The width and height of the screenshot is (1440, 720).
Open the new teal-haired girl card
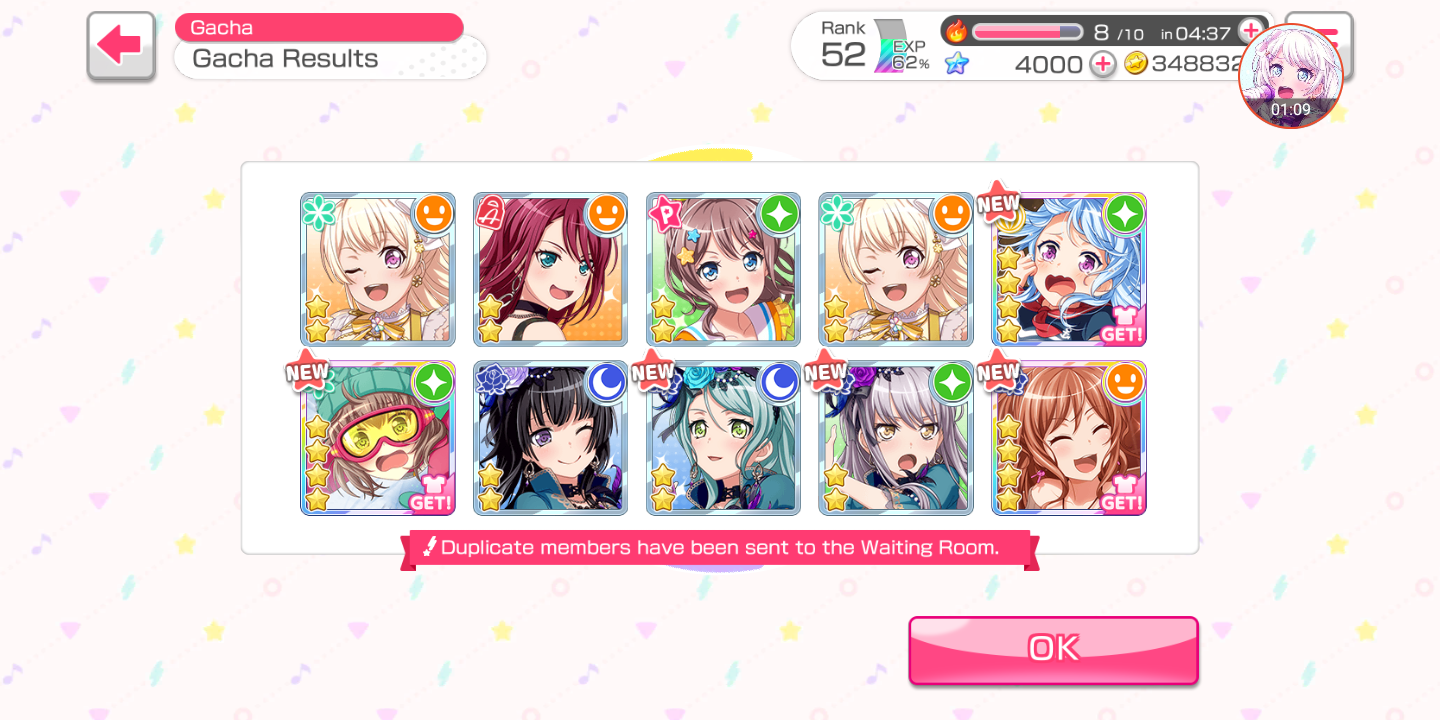tap(723, 438)
